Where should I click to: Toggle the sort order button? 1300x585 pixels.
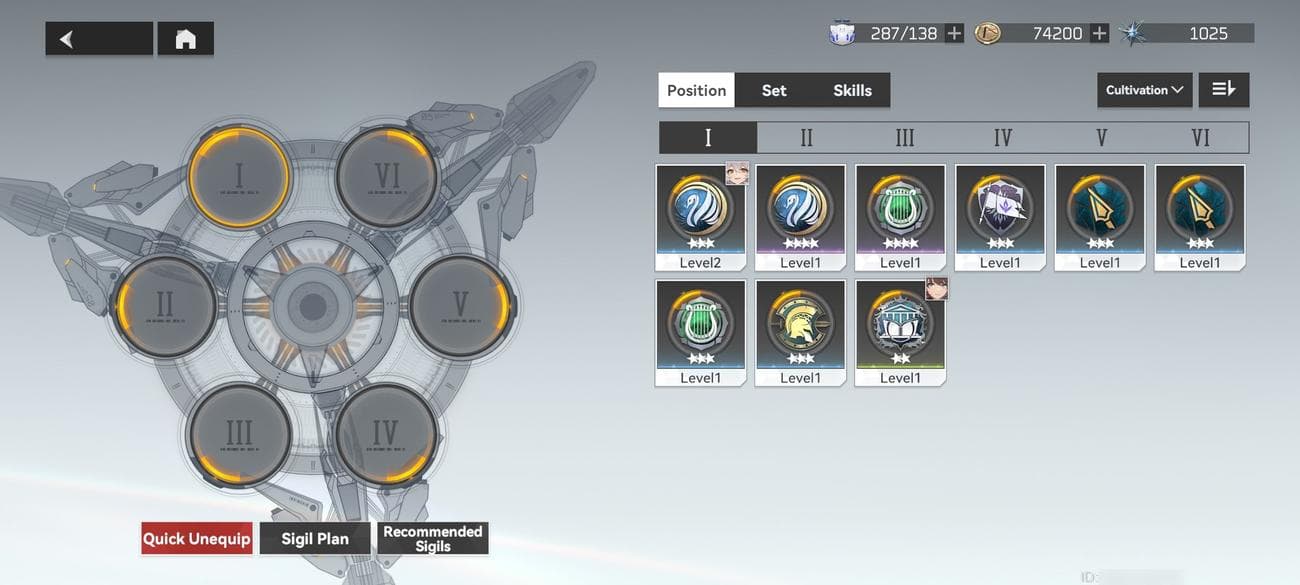(1223, 90)
